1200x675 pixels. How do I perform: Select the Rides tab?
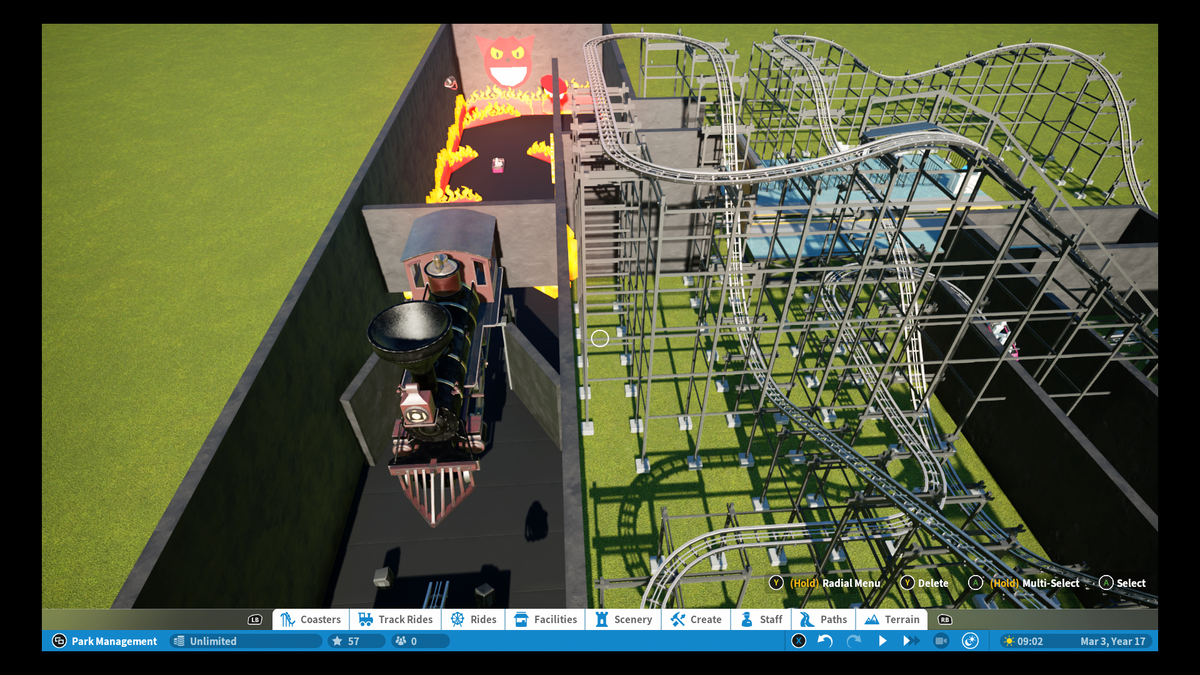[474, 620]
